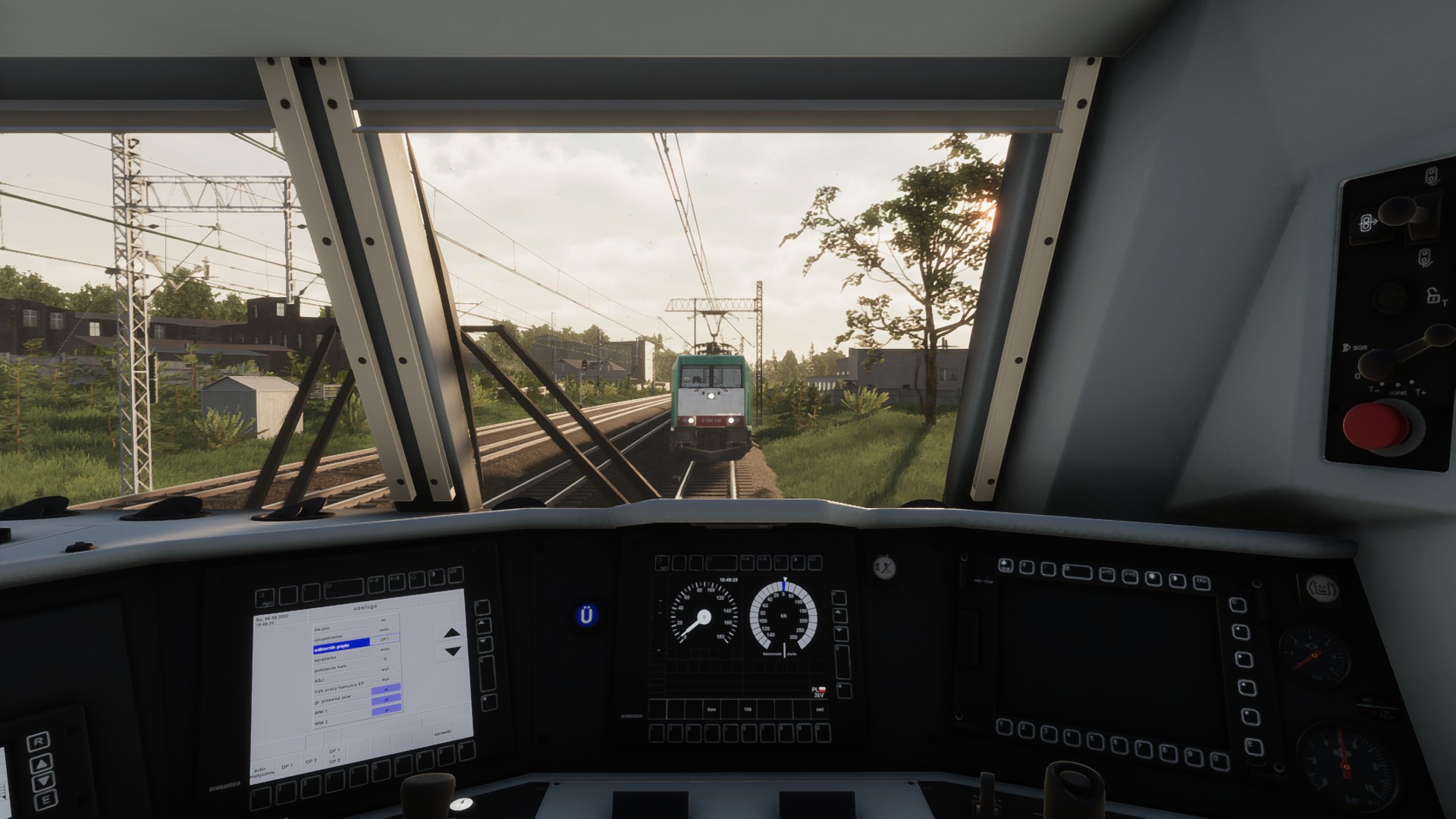
Task: Push the white round button above the pressure gauges
Action: (x=1321, y=588)
